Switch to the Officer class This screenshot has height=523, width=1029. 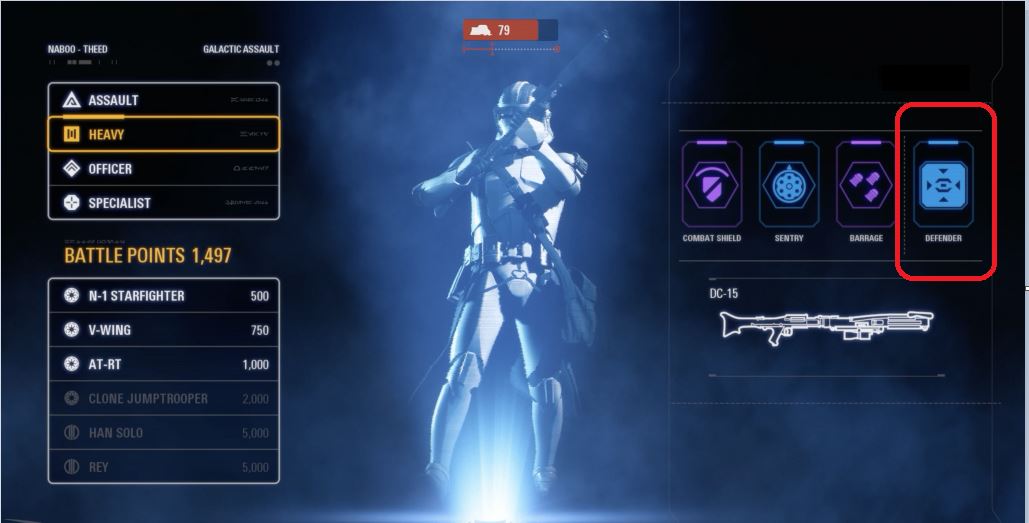pyautogui.click(x=163, y=169)
